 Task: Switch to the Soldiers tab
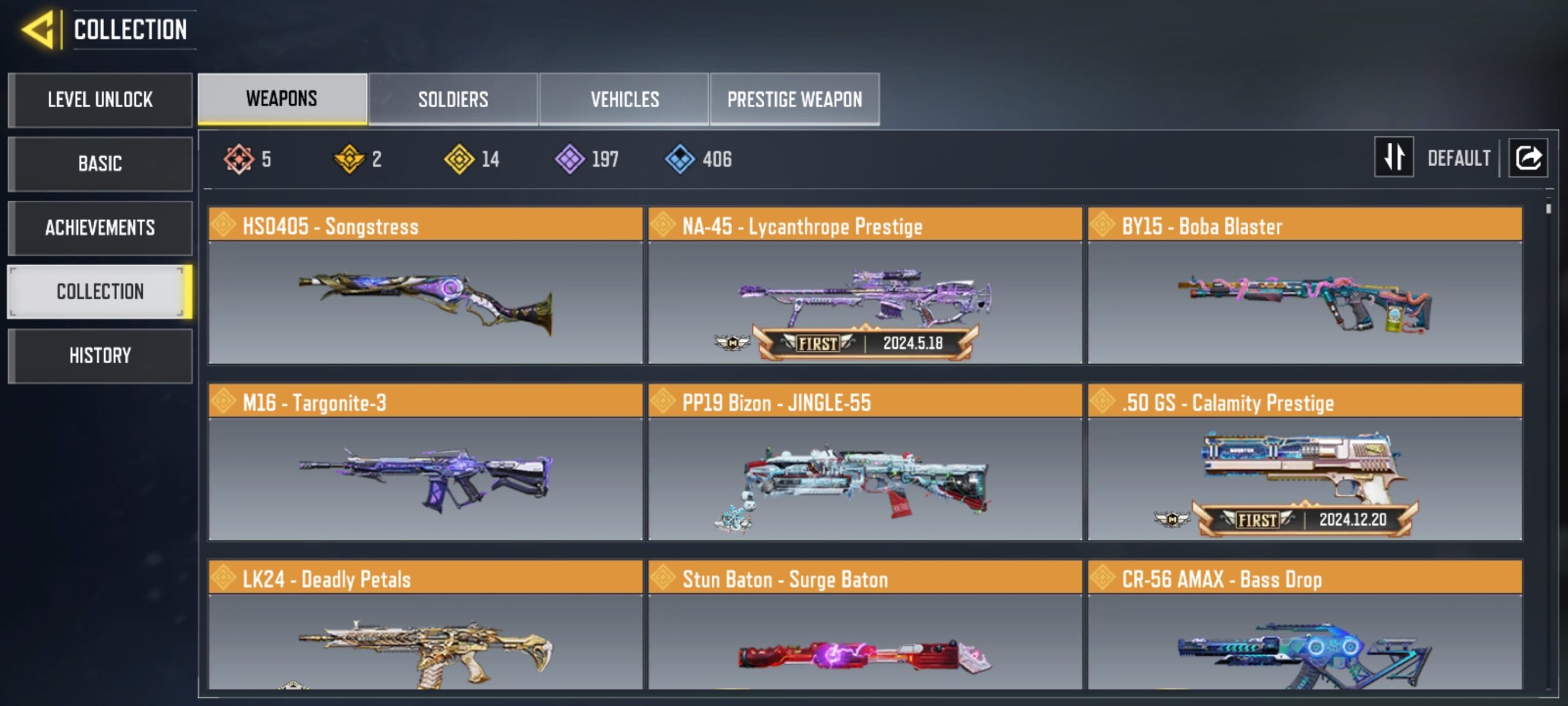tap(453, 99)
